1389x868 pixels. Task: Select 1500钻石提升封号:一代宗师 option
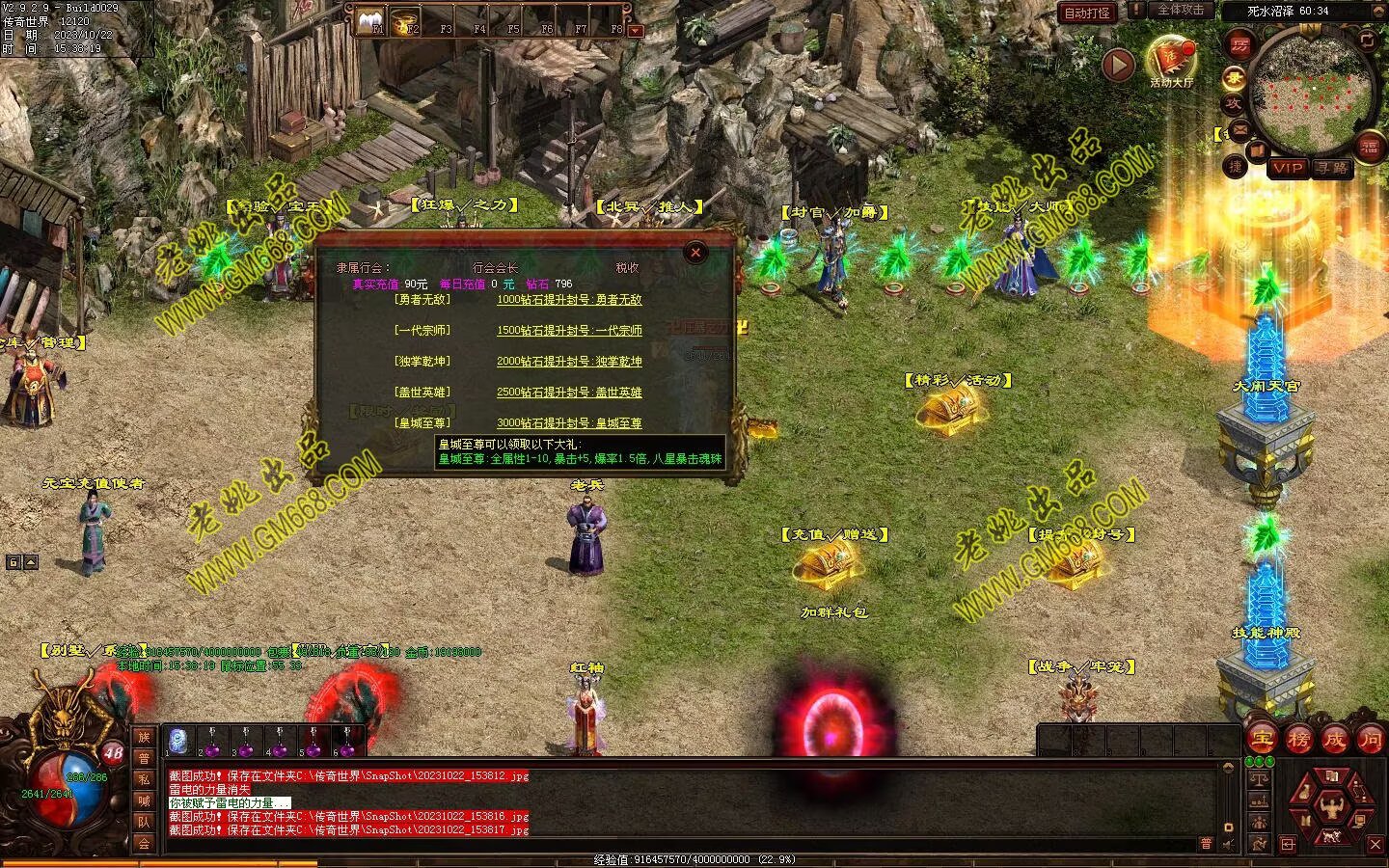tap(569, 331)
